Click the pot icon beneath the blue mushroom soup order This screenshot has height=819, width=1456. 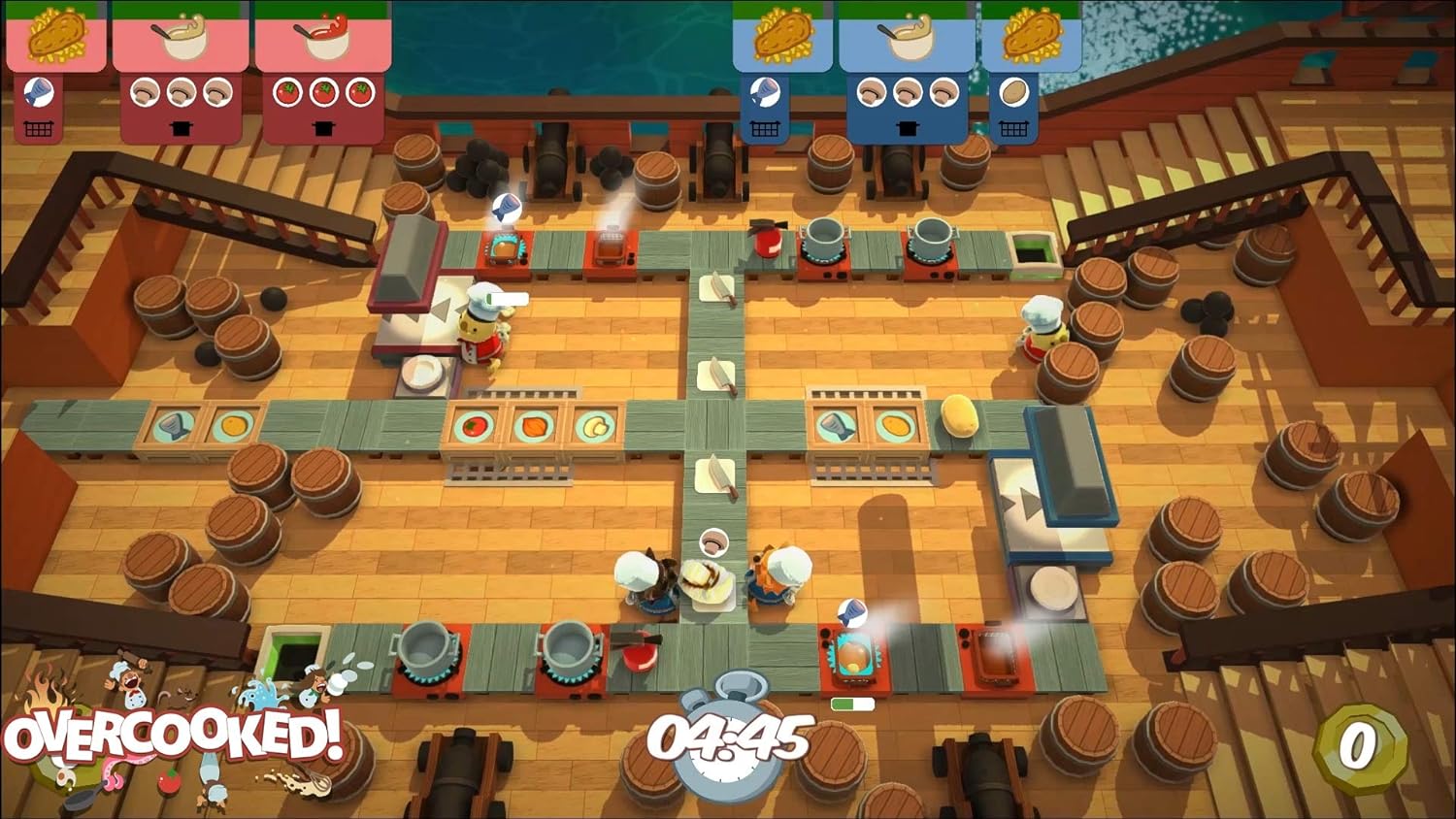point(908,126)
